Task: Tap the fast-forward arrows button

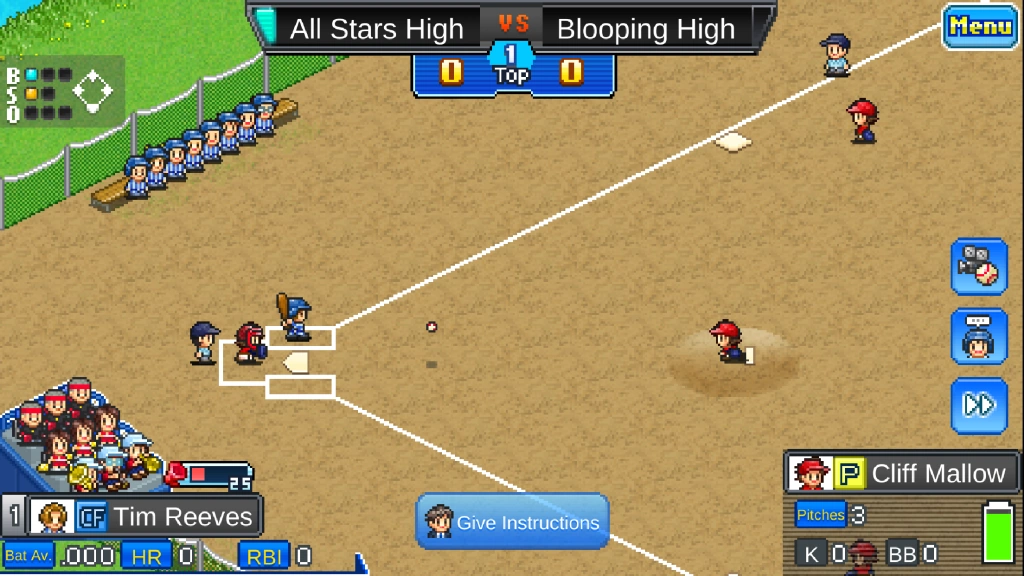Action: pyautogui.click(x=979, y=405)
